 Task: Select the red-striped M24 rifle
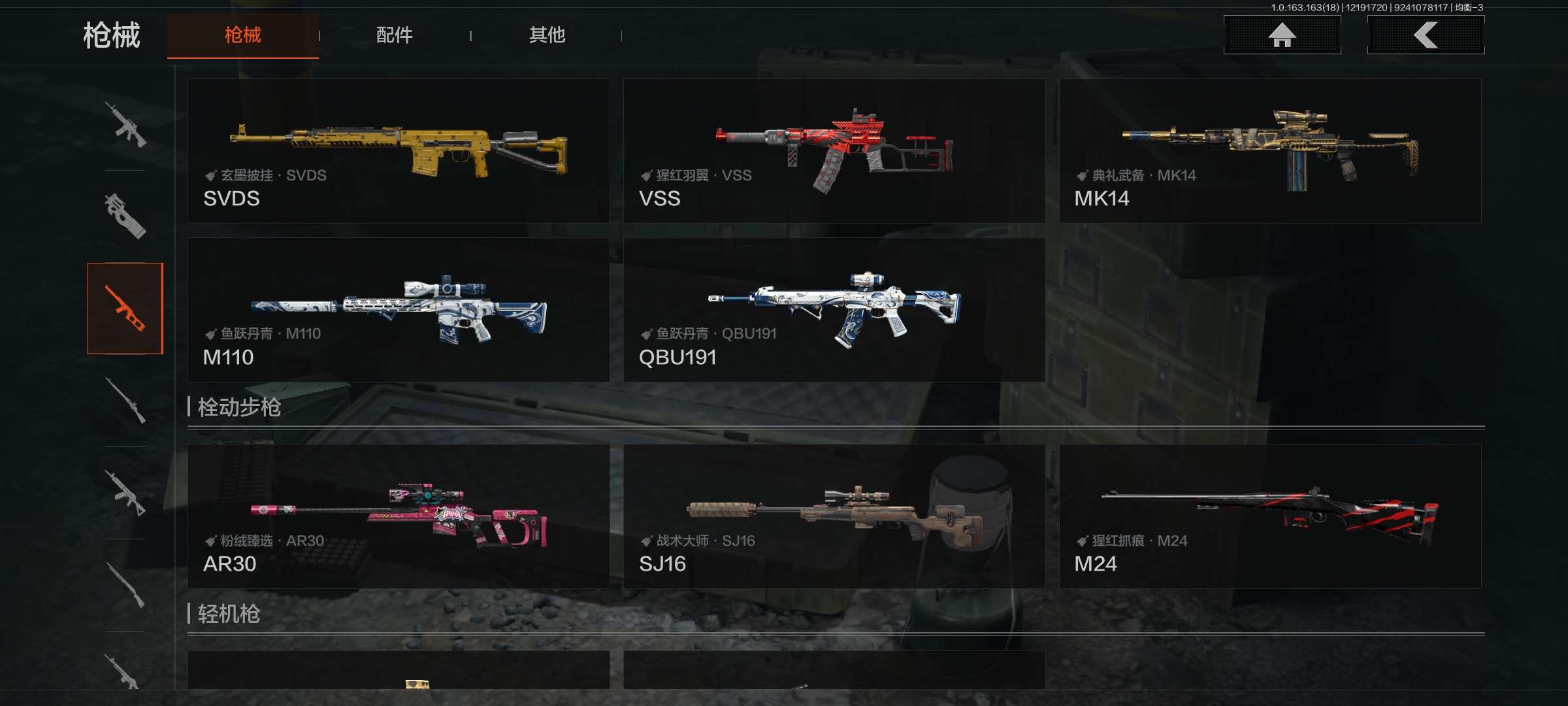1270,516
